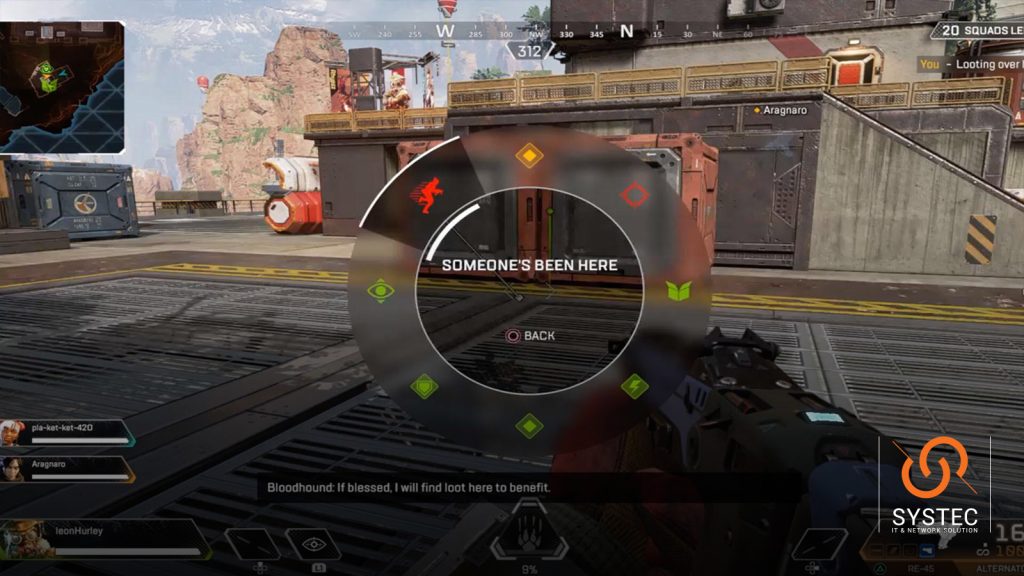This screenshot has width=1024, height=576.
Task: Activate the eye tactical ability icon
Action: click(x=313, y=544)
